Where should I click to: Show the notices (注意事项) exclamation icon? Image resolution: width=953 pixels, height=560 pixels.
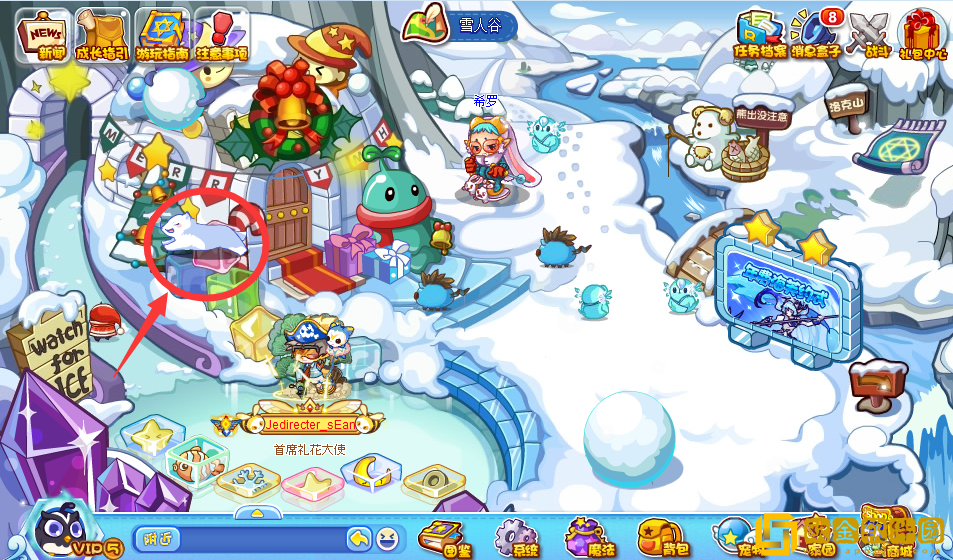pyautogui.click(x=222, y=34)
